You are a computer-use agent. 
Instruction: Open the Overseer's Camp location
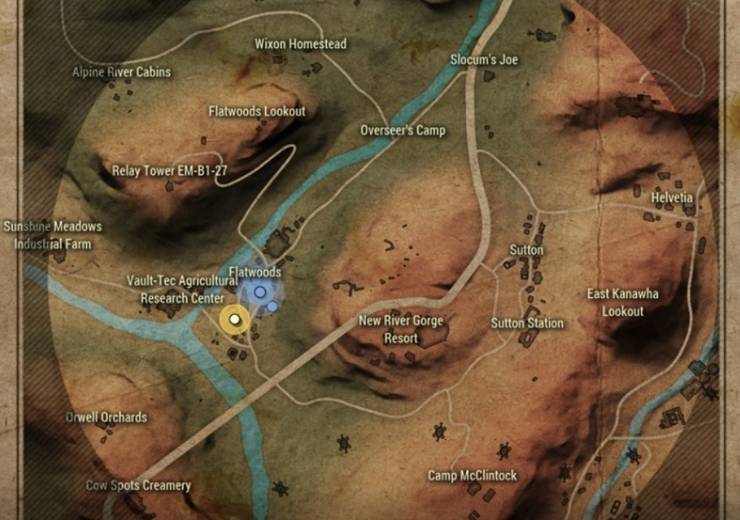click(x=402, y=131)
